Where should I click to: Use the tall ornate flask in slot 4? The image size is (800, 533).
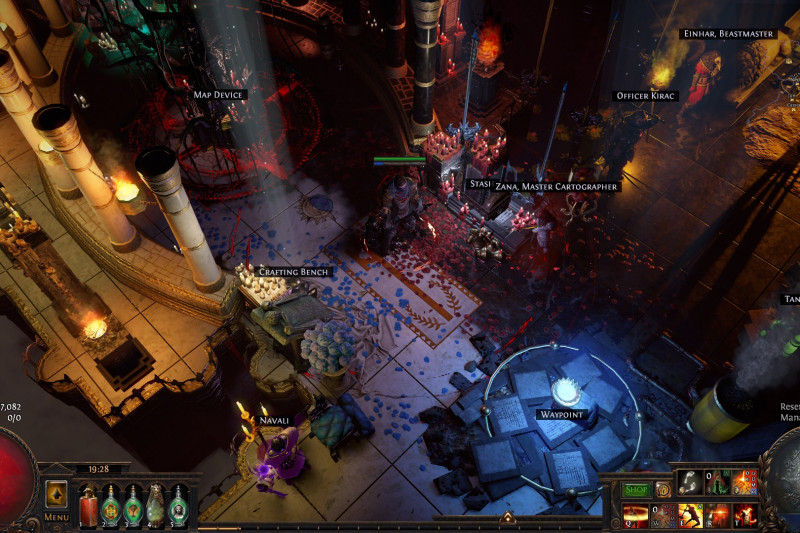[156, 503]
